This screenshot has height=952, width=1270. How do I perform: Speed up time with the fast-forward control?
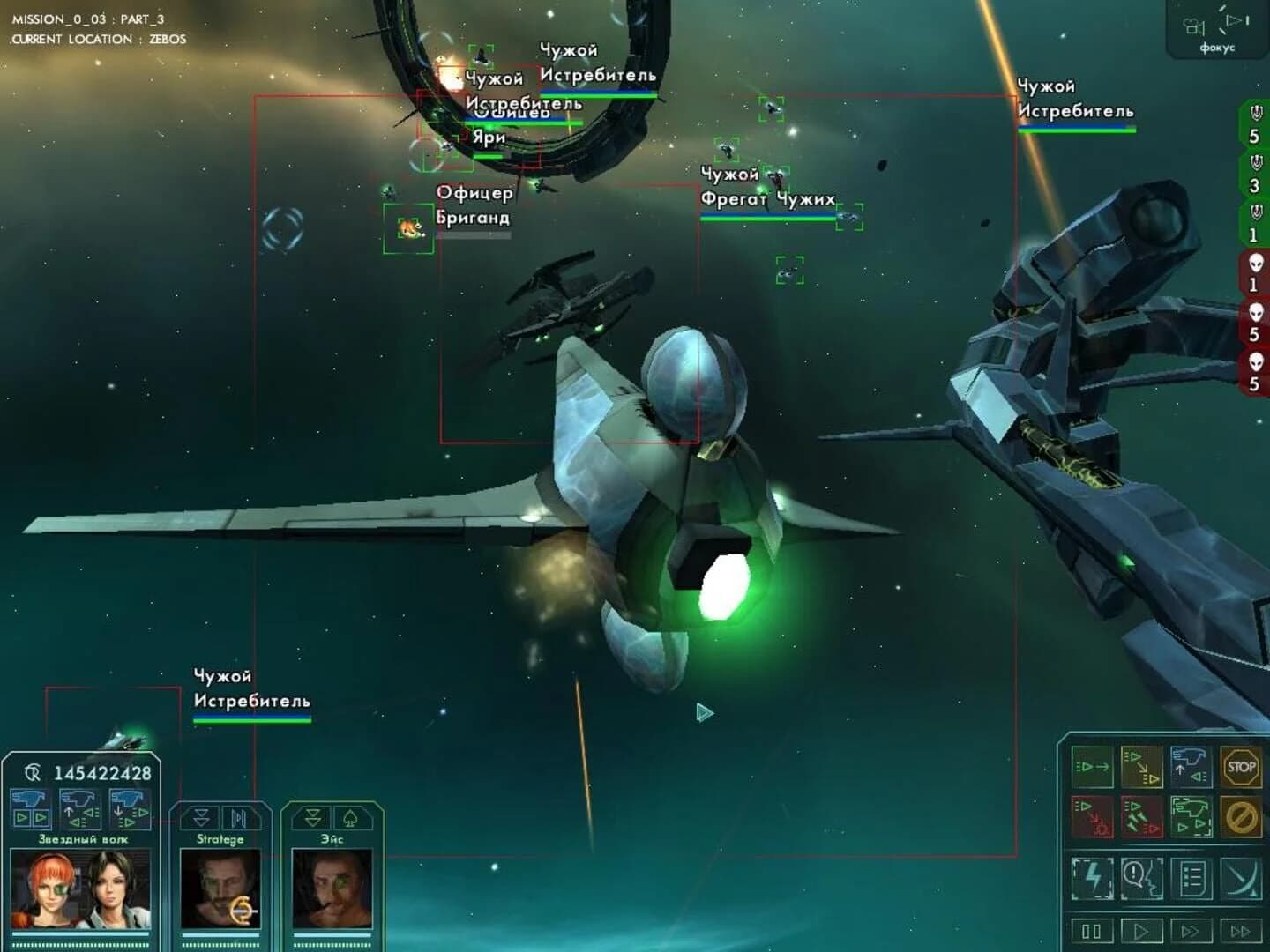pos(1192,930)
